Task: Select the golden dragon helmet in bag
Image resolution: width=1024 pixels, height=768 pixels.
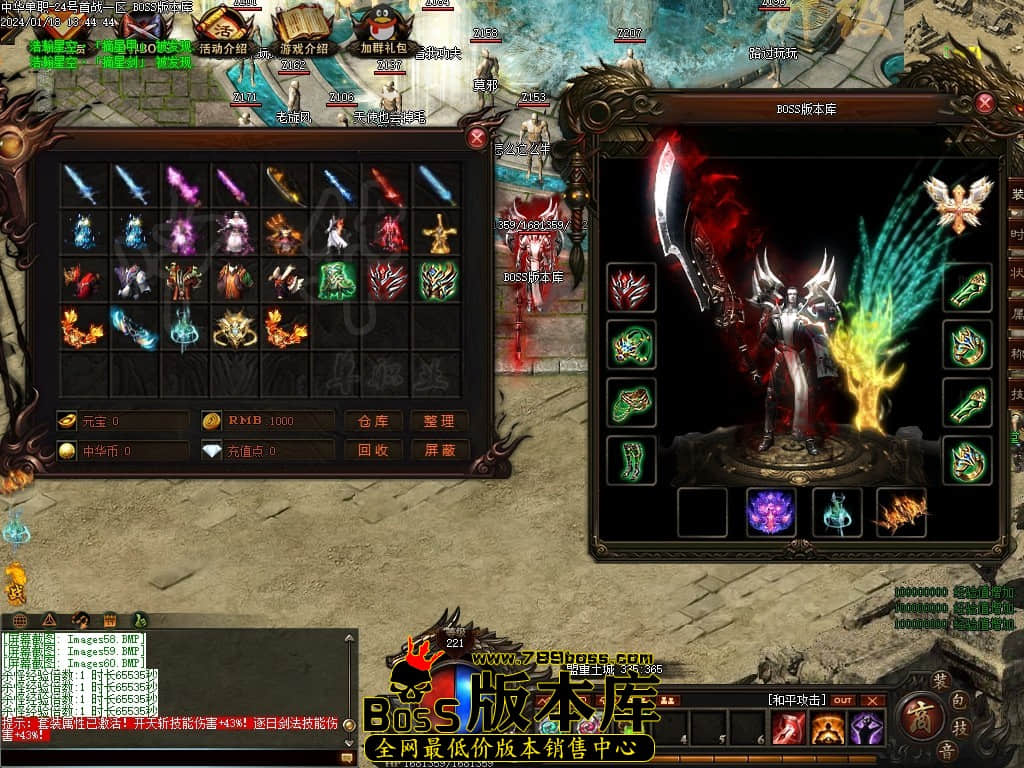Action: (x=235, y=329)
